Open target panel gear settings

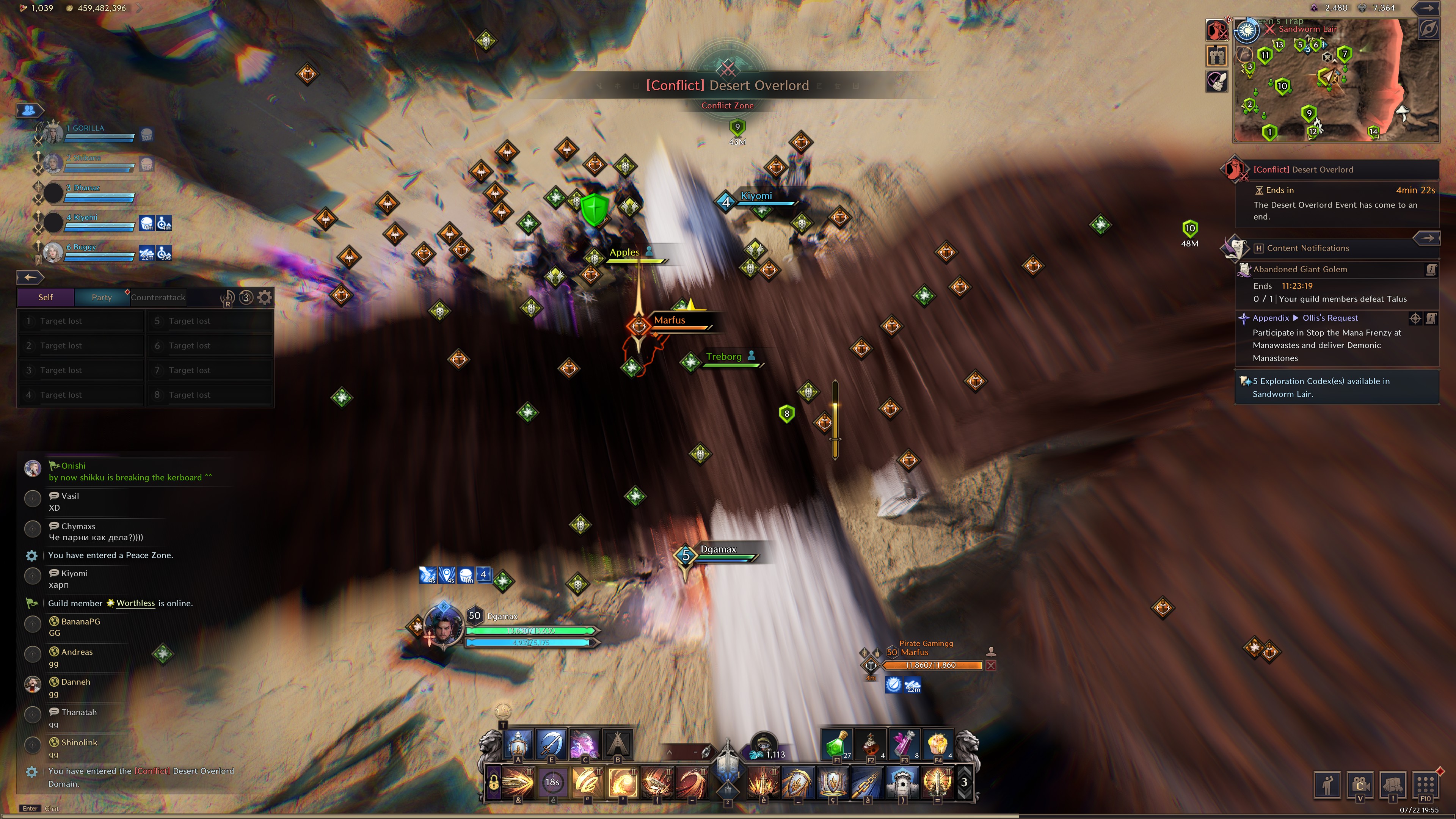[265, 297]
